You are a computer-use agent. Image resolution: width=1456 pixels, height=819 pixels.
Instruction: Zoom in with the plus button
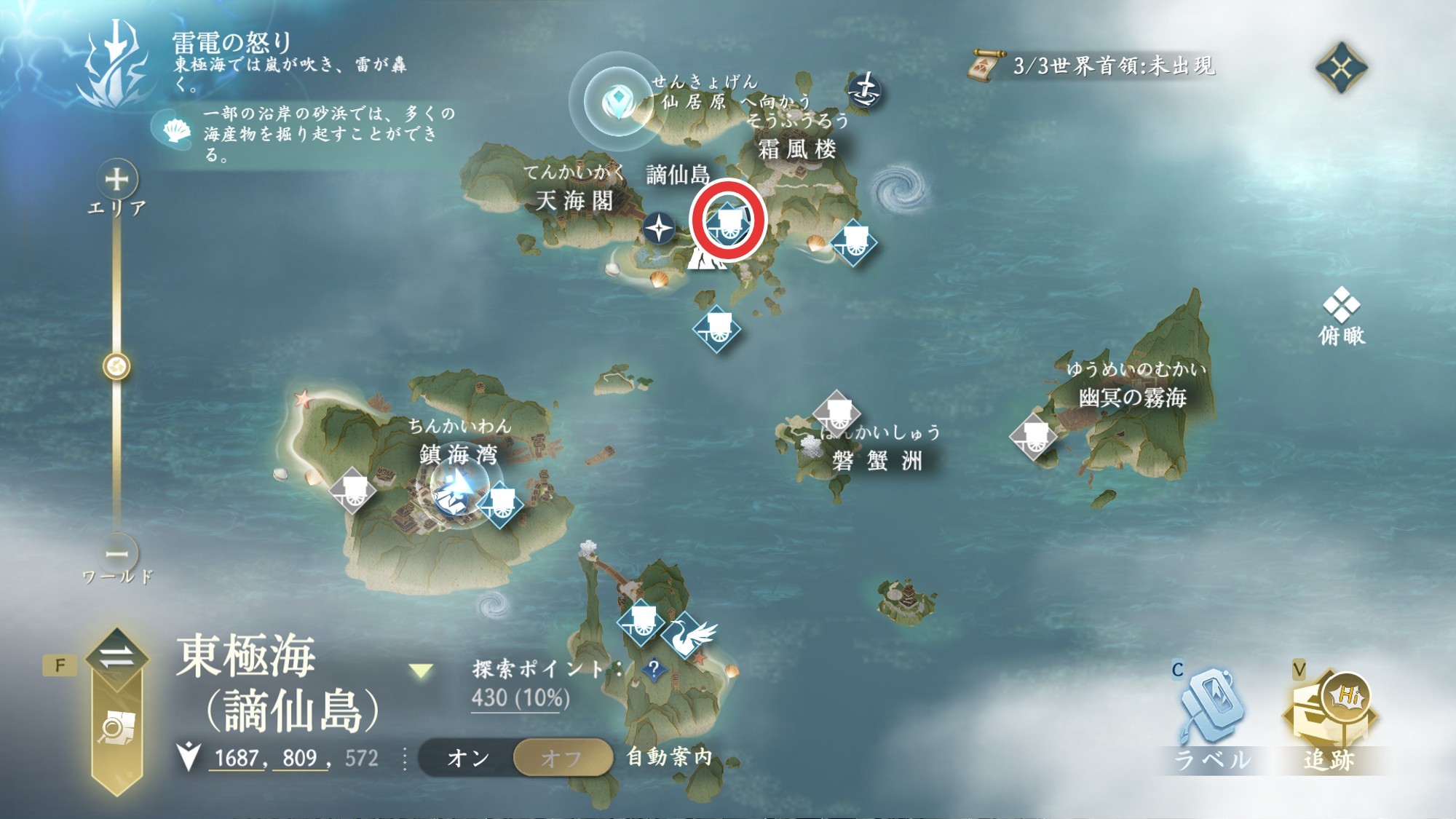[117, 179]
